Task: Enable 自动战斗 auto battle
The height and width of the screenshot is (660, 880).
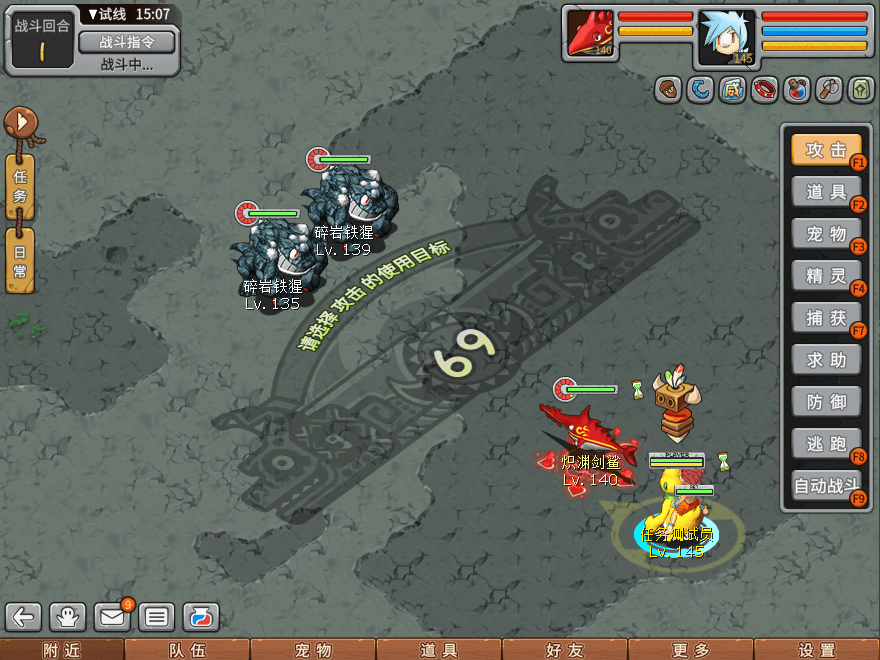Action: [x=826, y=486]
